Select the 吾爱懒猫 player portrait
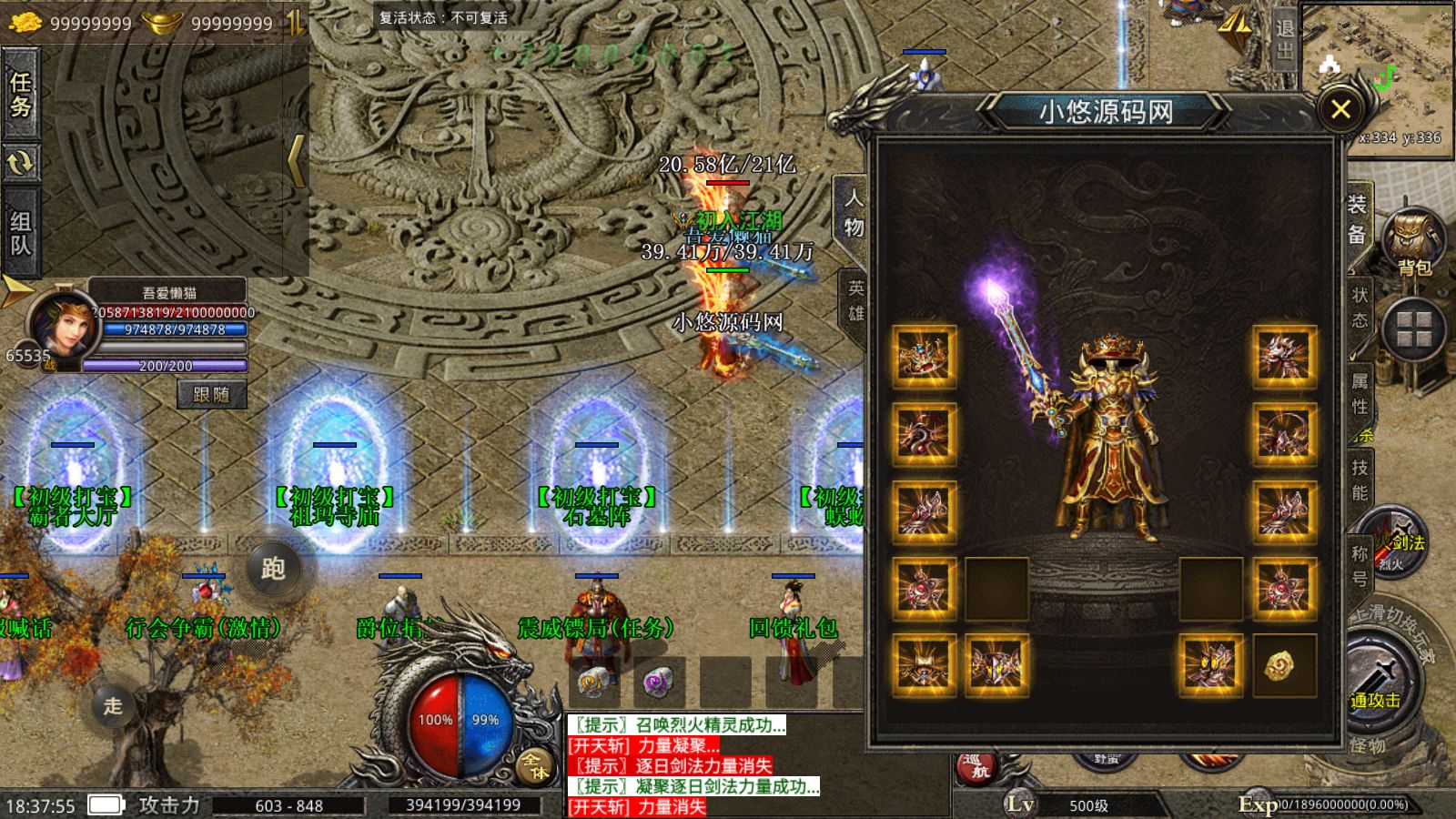Screen dimensions: 1456x819 pyautogui.click(x=62, y=325)
